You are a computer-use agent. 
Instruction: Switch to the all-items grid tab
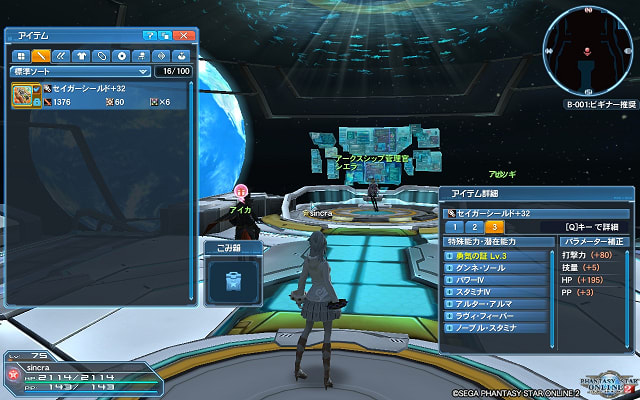click(x=19, y=56)
